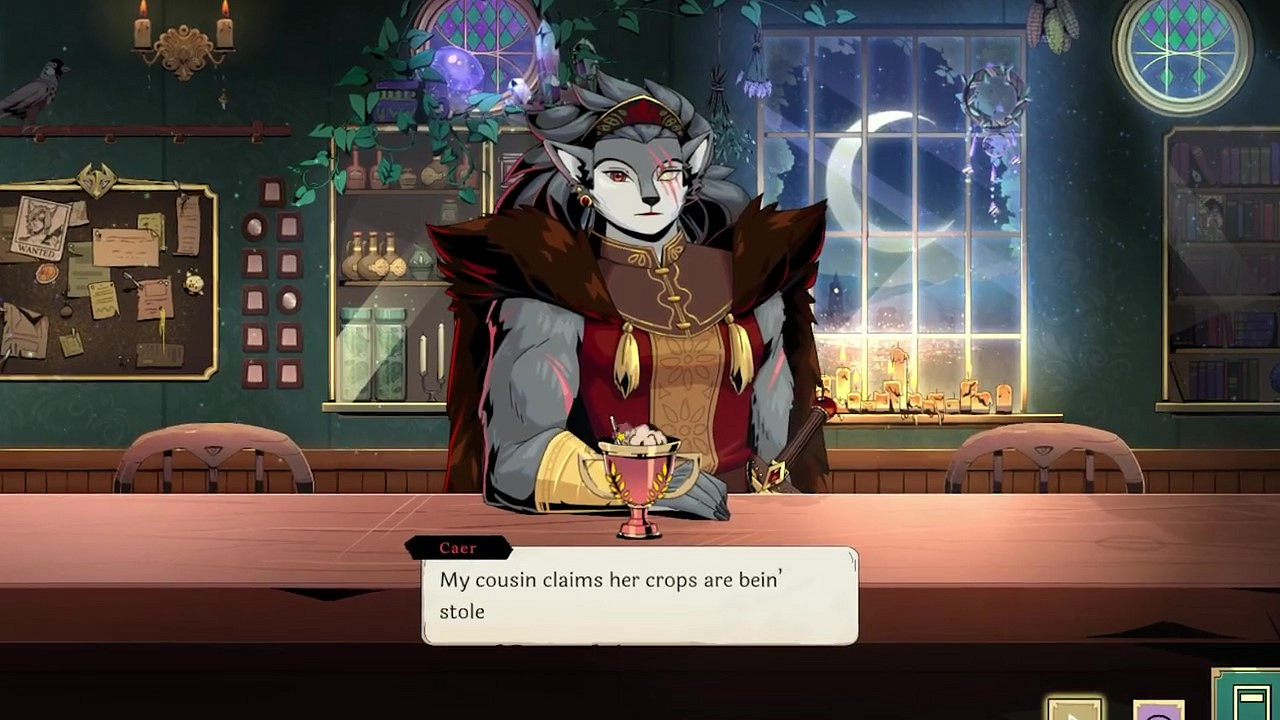Click the bee pin on the bulletin board

coord(122,359)
